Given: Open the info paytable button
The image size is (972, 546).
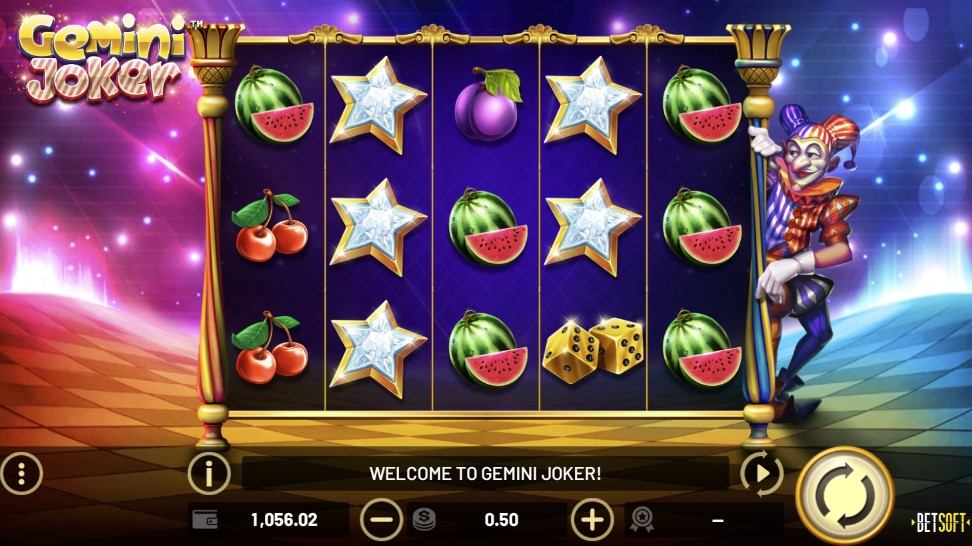Looking at the screenshot, I should [x=209, y=472].
